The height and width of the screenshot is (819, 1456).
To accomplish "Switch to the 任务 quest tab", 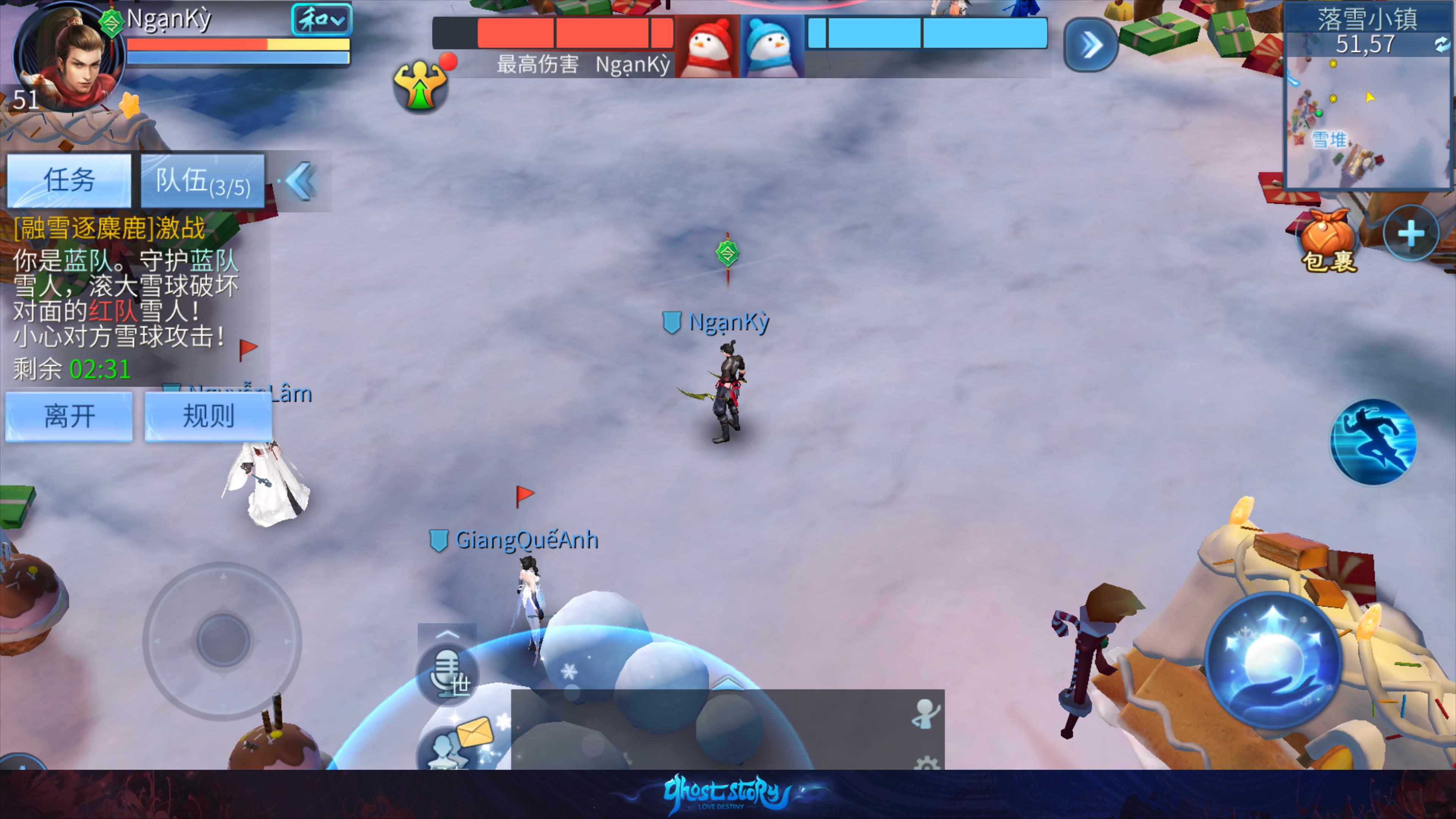I will point(69,180).
